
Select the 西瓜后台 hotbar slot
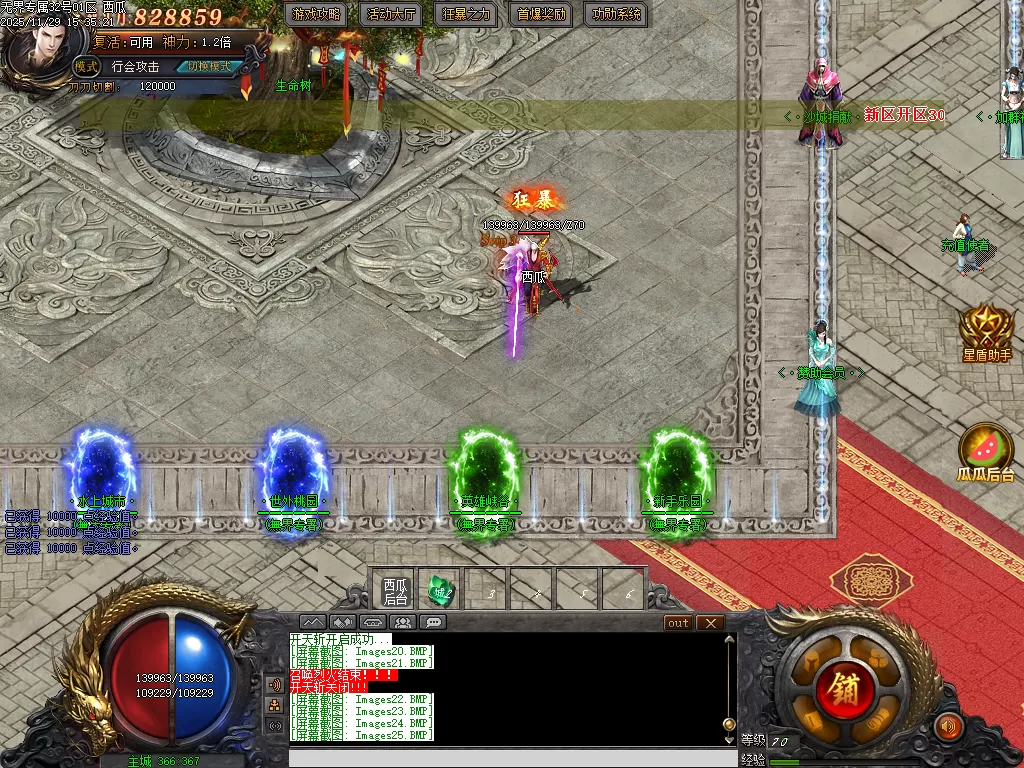tap(395, 591)
